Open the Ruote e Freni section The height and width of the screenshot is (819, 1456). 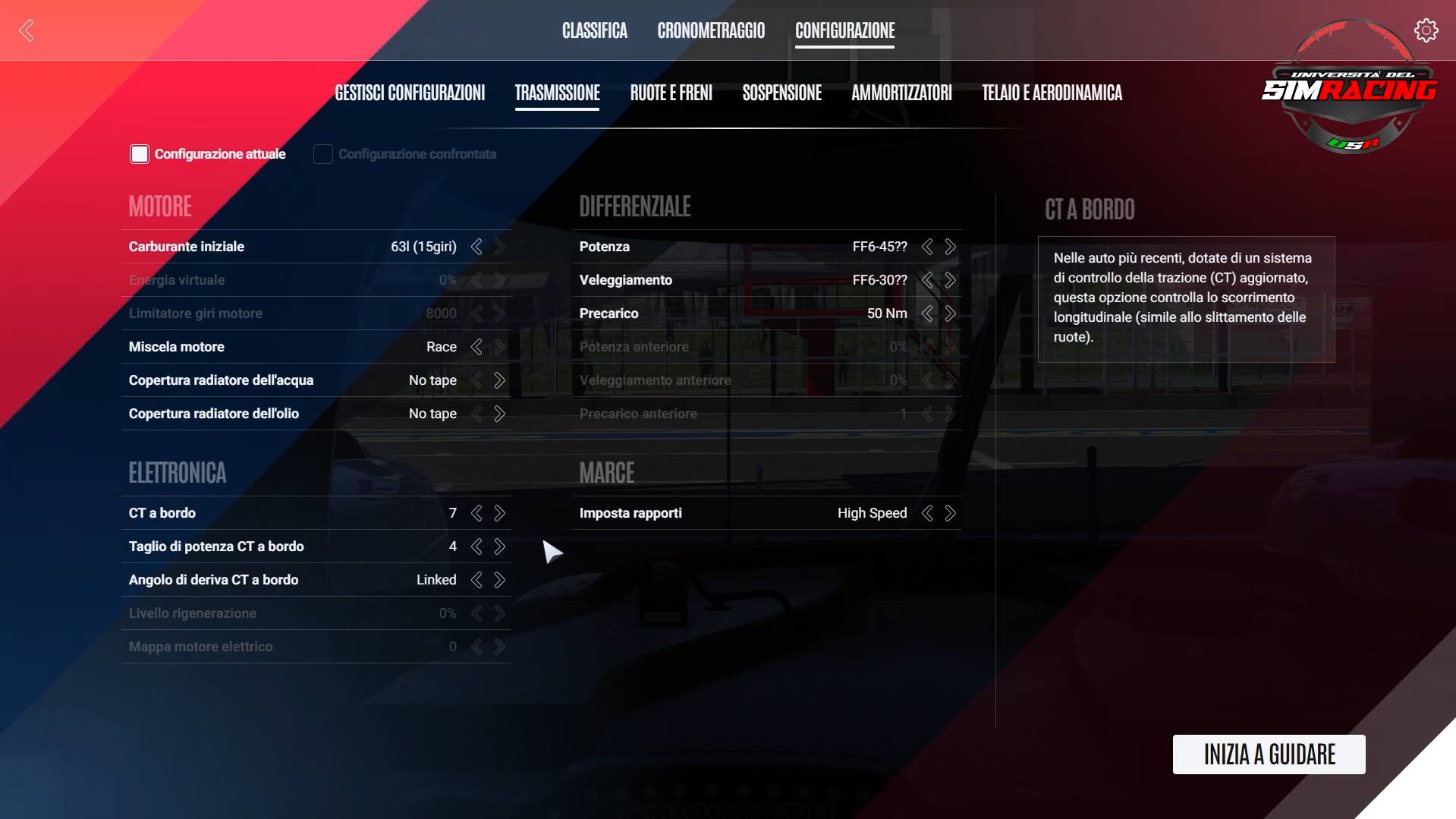coord(671,93)
